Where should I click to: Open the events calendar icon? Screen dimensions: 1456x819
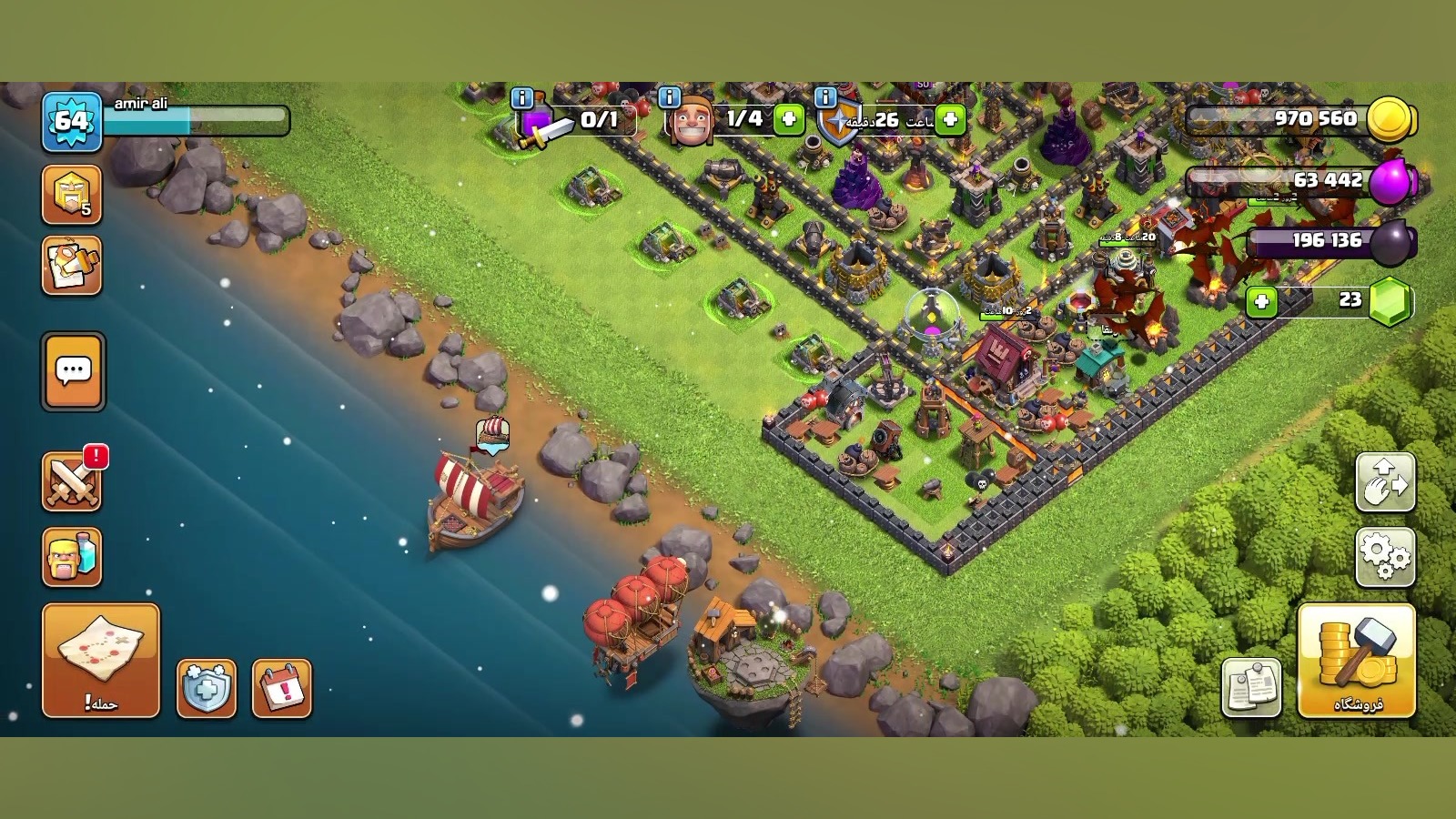281,688
